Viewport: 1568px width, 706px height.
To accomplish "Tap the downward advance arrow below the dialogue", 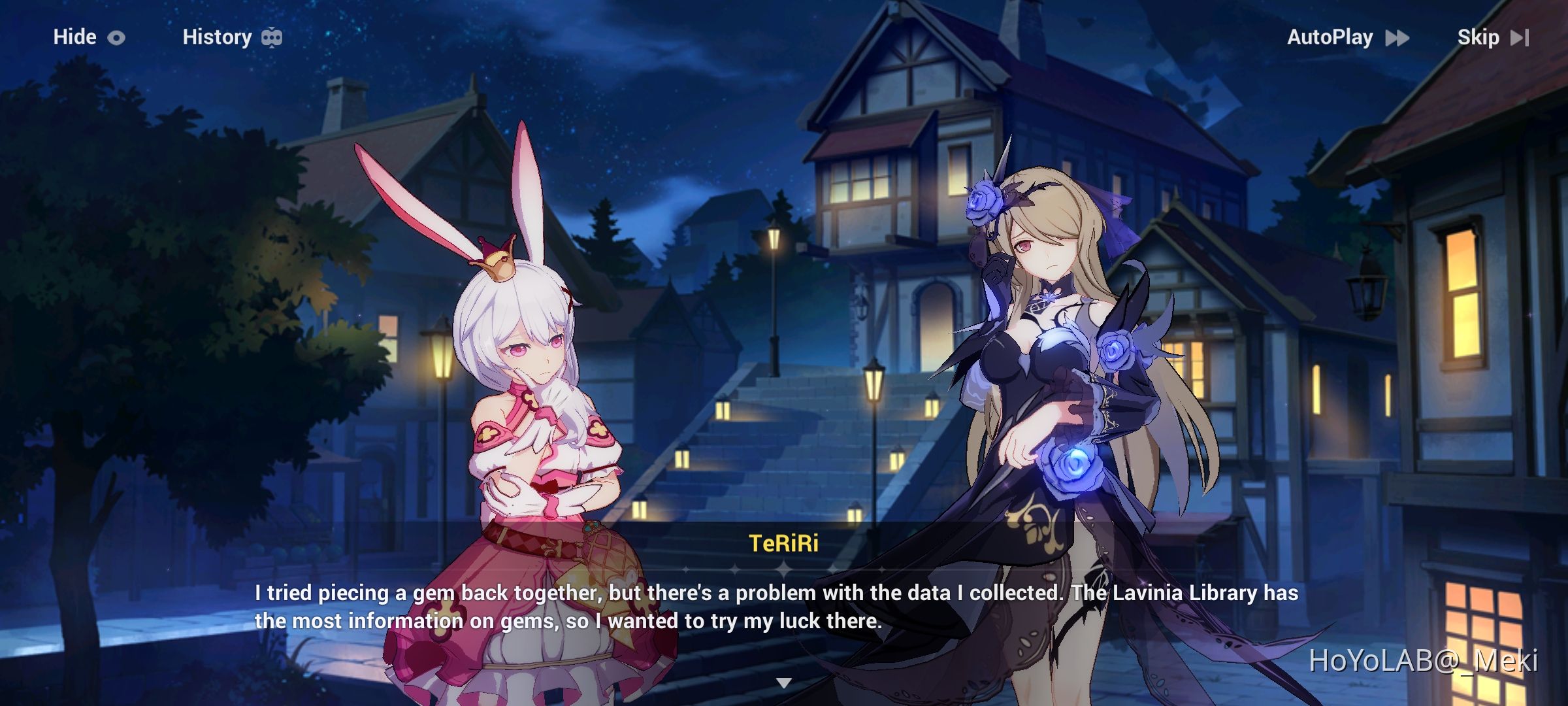I will pyautogui.click(x=784, y=682).
